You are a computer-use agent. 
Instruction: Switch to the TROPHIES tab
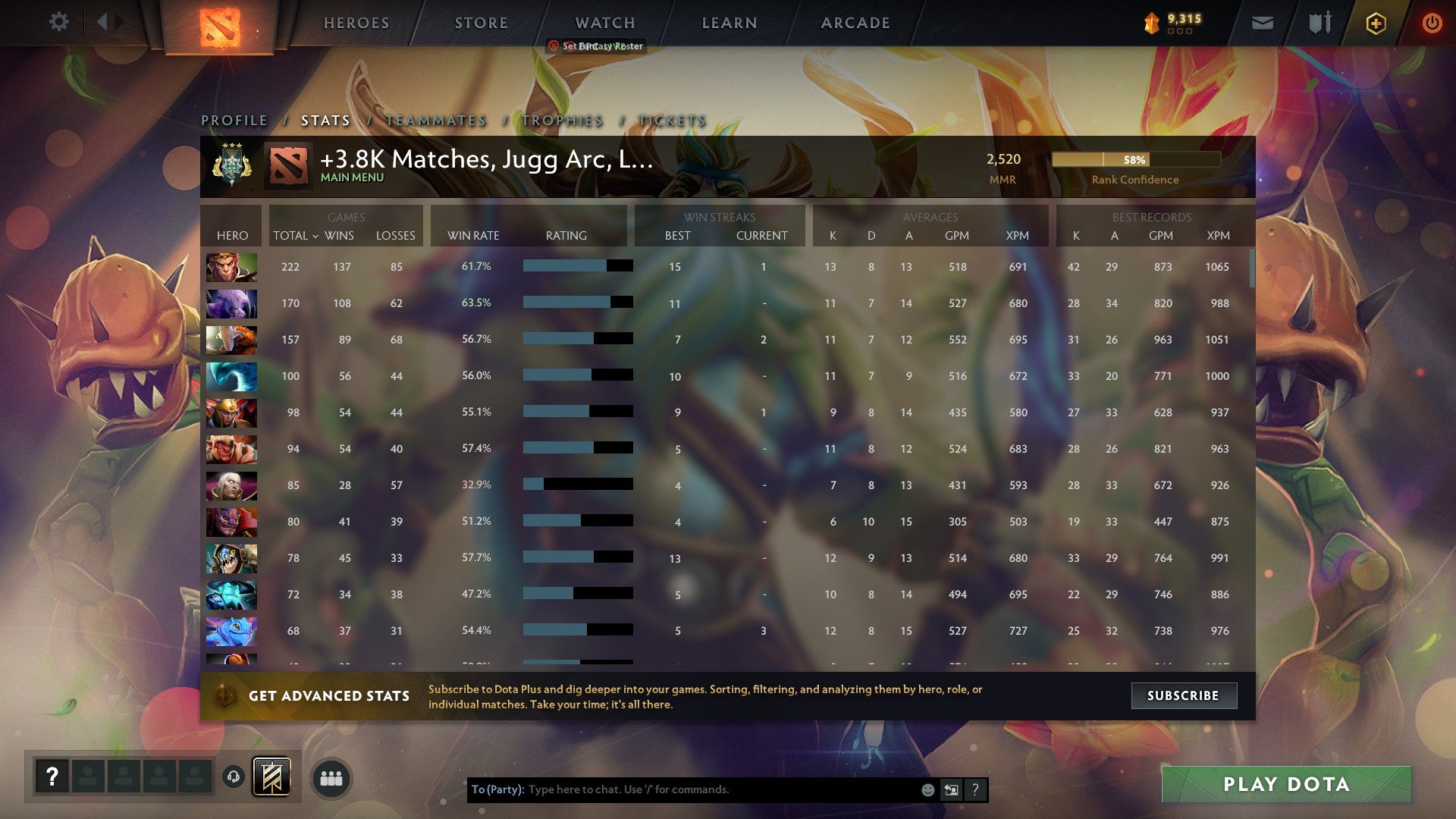point(562,120)
